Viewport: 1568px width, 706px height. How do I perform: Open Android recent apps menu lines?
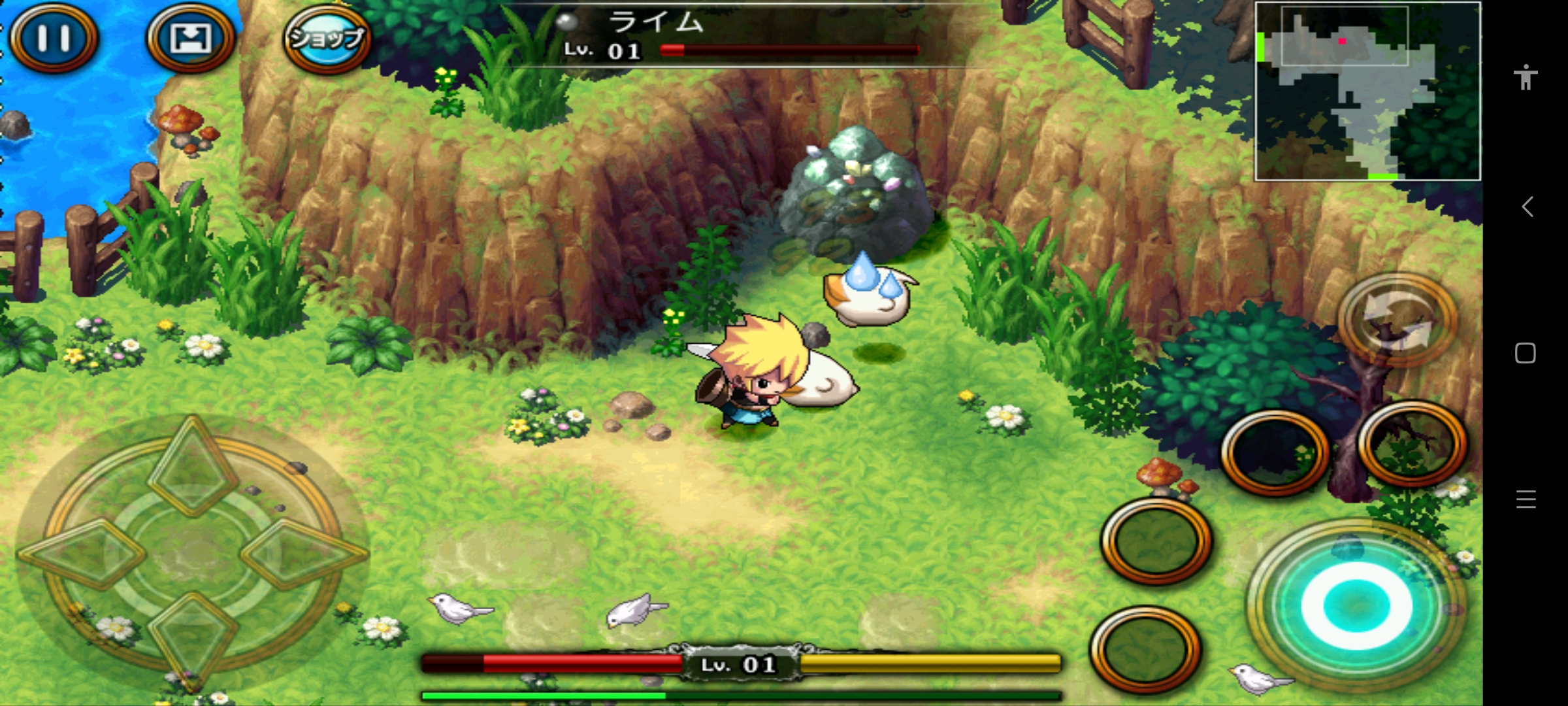[x=1526, y=499]
